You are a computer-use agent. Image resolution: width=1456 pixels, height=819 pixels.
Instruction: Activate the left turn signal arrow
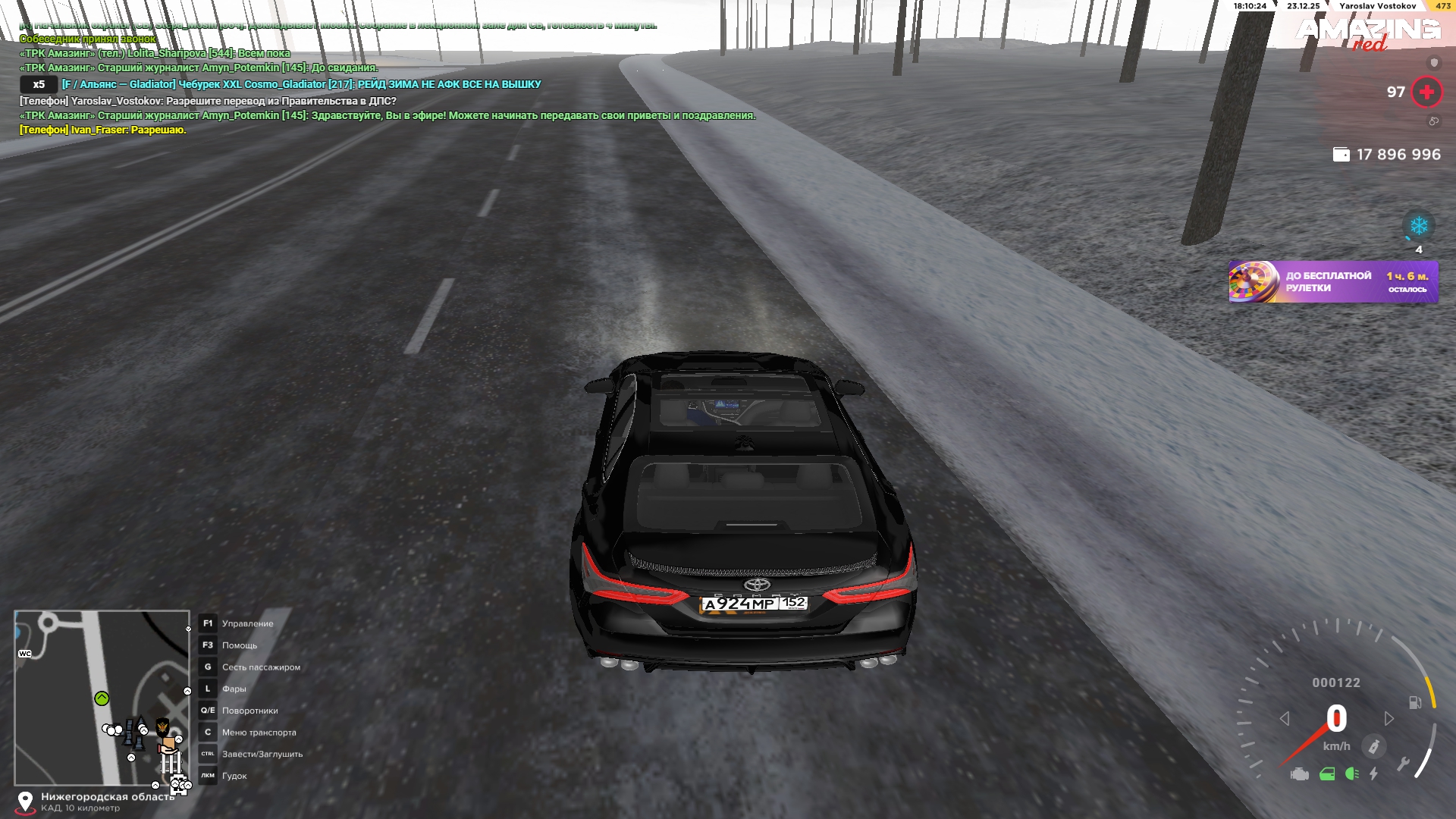[1285, 718]
